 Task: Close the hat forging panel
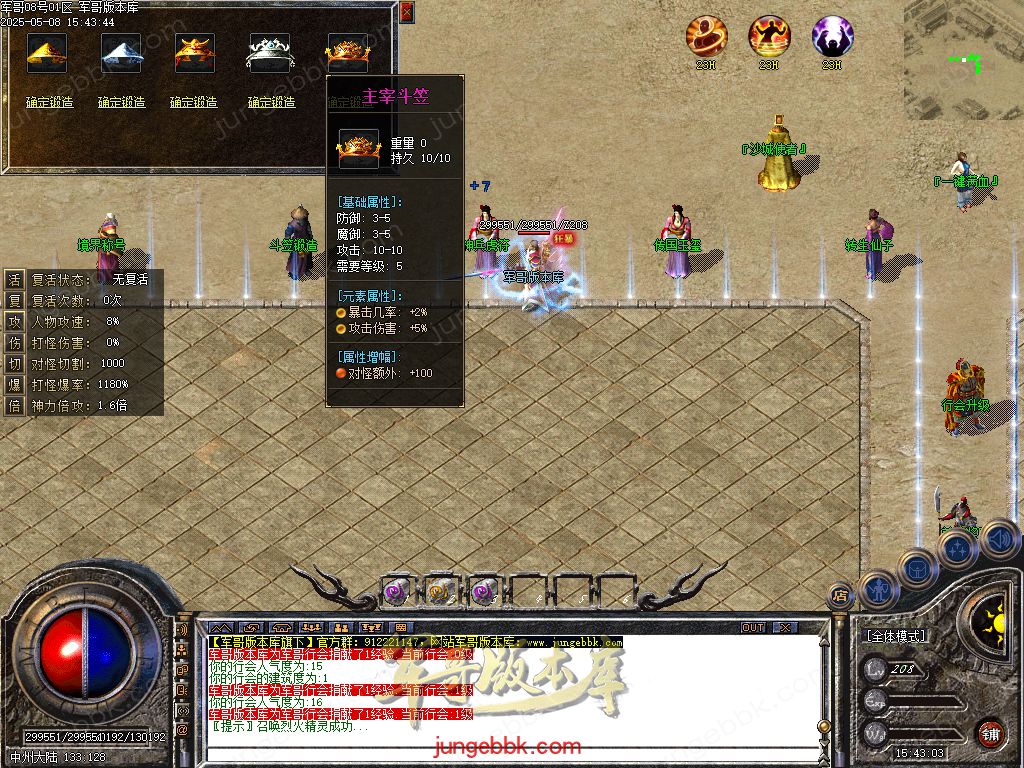pyautogui.click(x=406, y=12)
